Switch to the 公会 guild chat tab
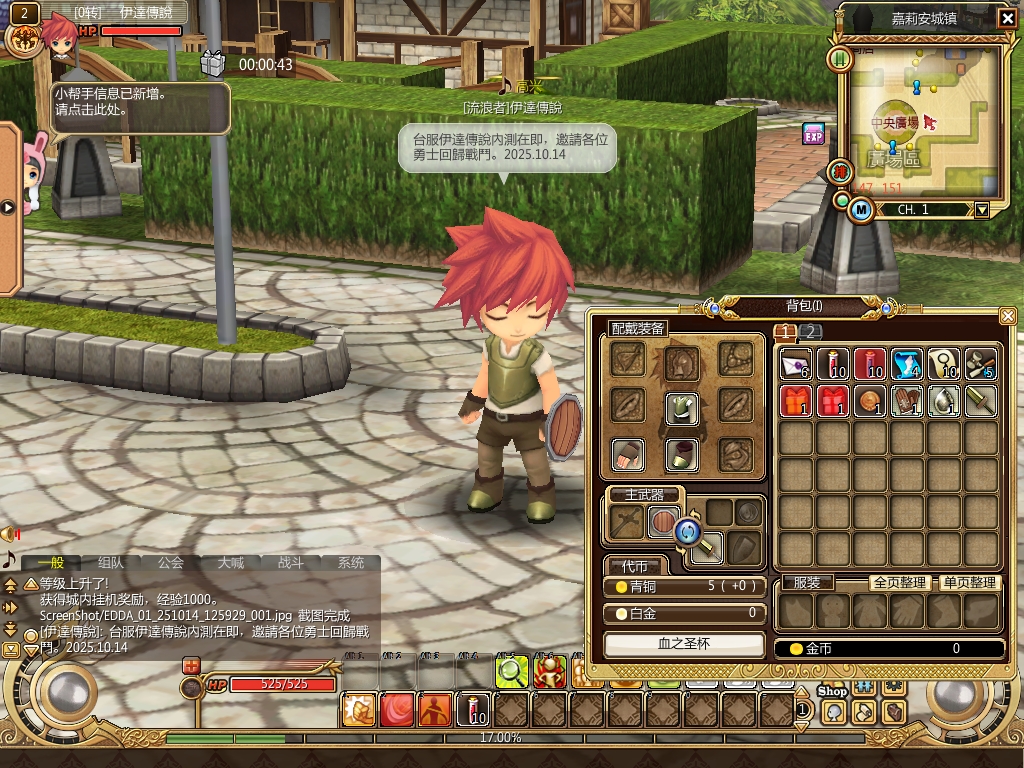Screen dimensions: 1024x768 (171, 563)
